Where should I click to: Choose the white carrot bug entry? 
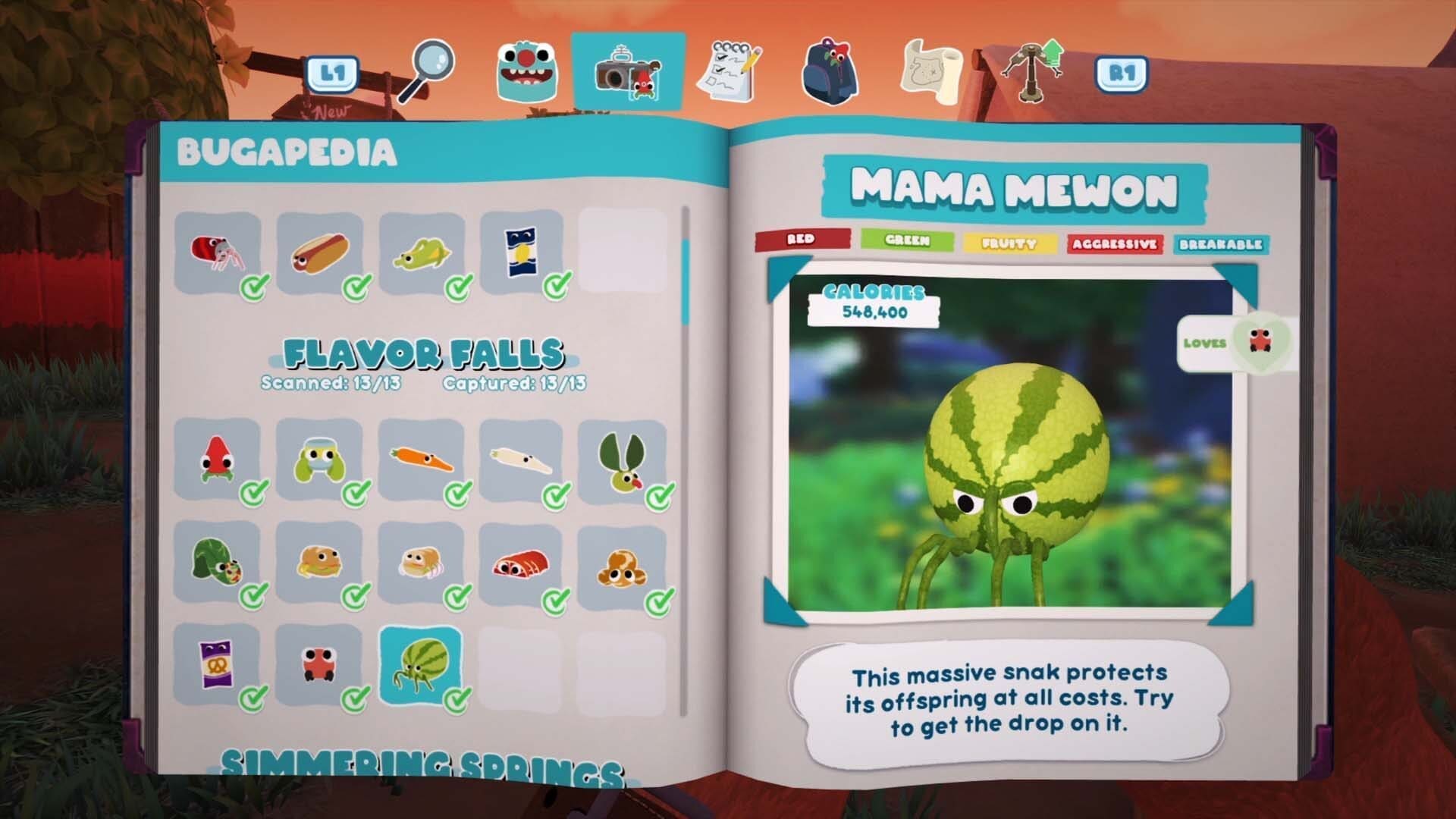(522, 460)
